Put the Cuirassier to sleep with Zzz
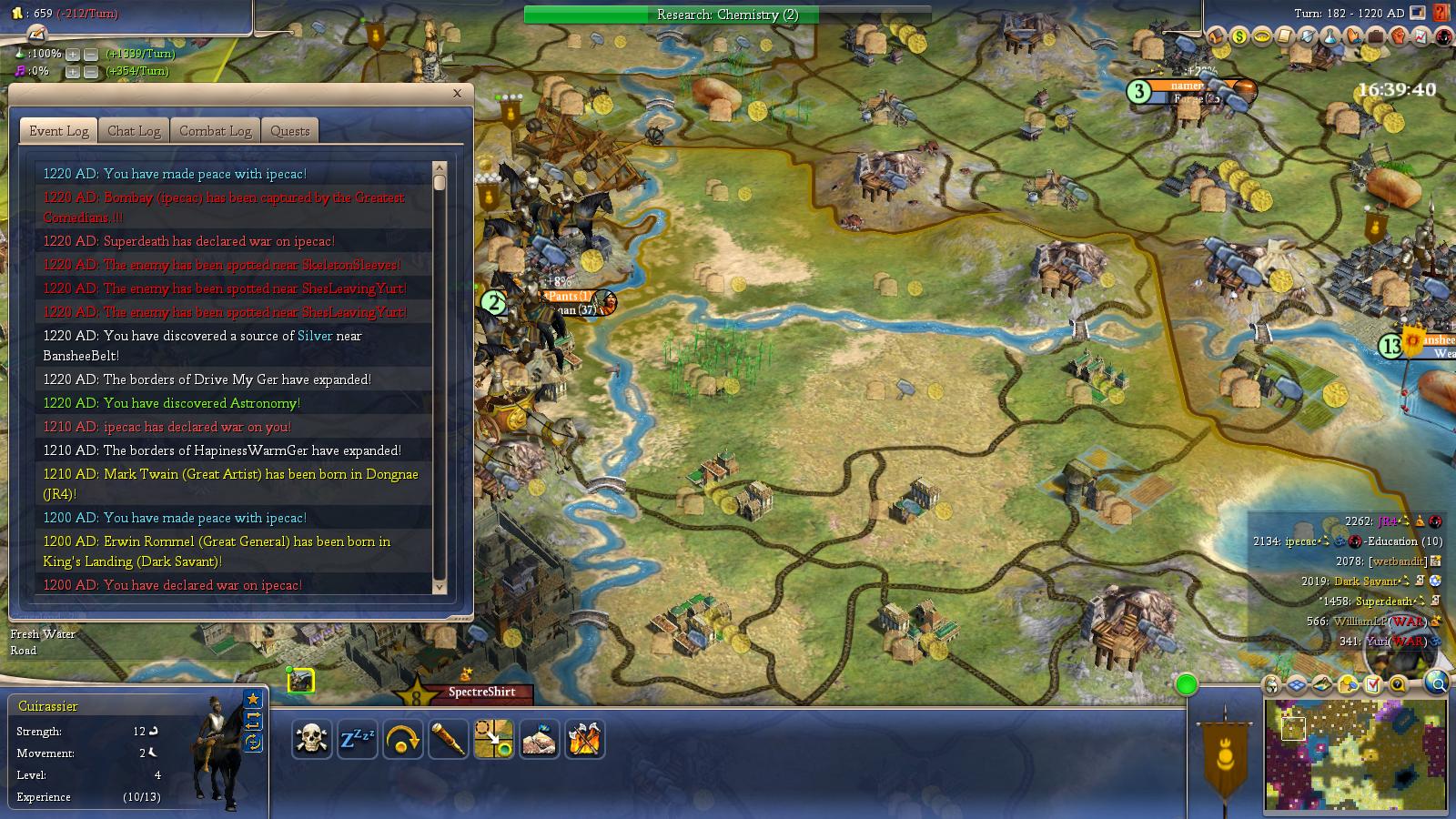1456x819 pixels. (x=357, y=740)
